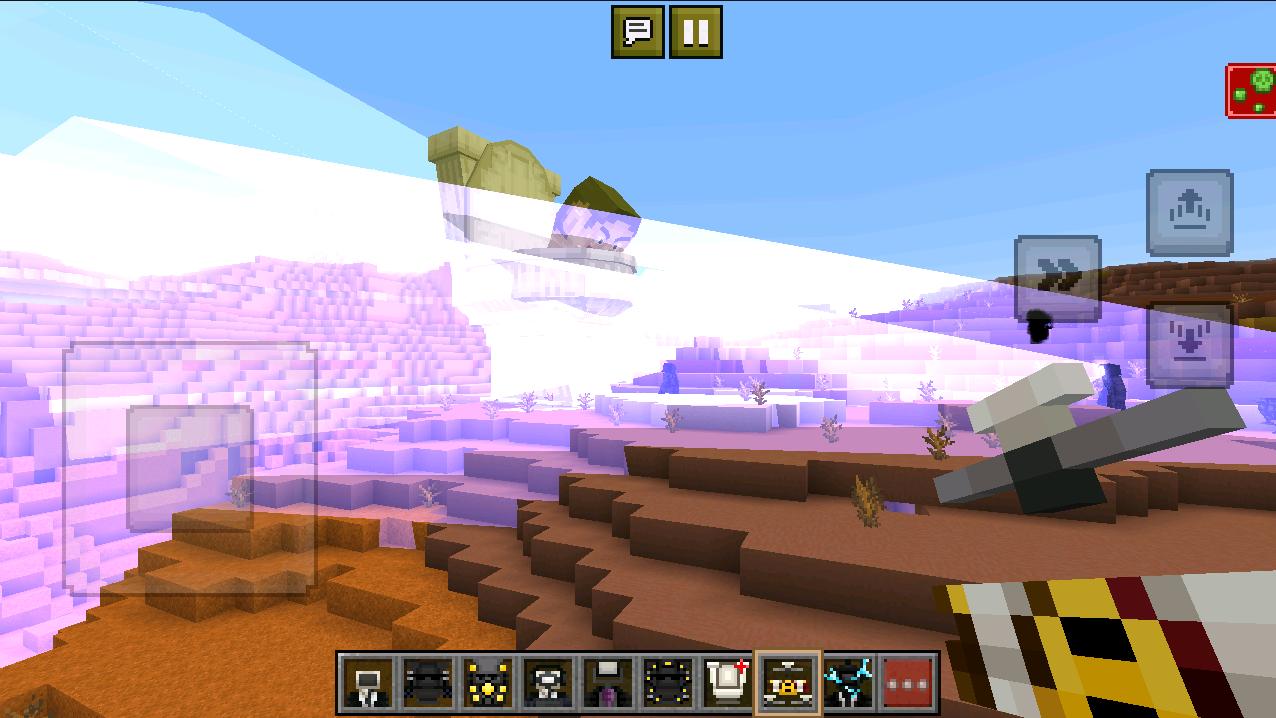Pick the highlighted gold-and-white character slot

tap(788, 683)
